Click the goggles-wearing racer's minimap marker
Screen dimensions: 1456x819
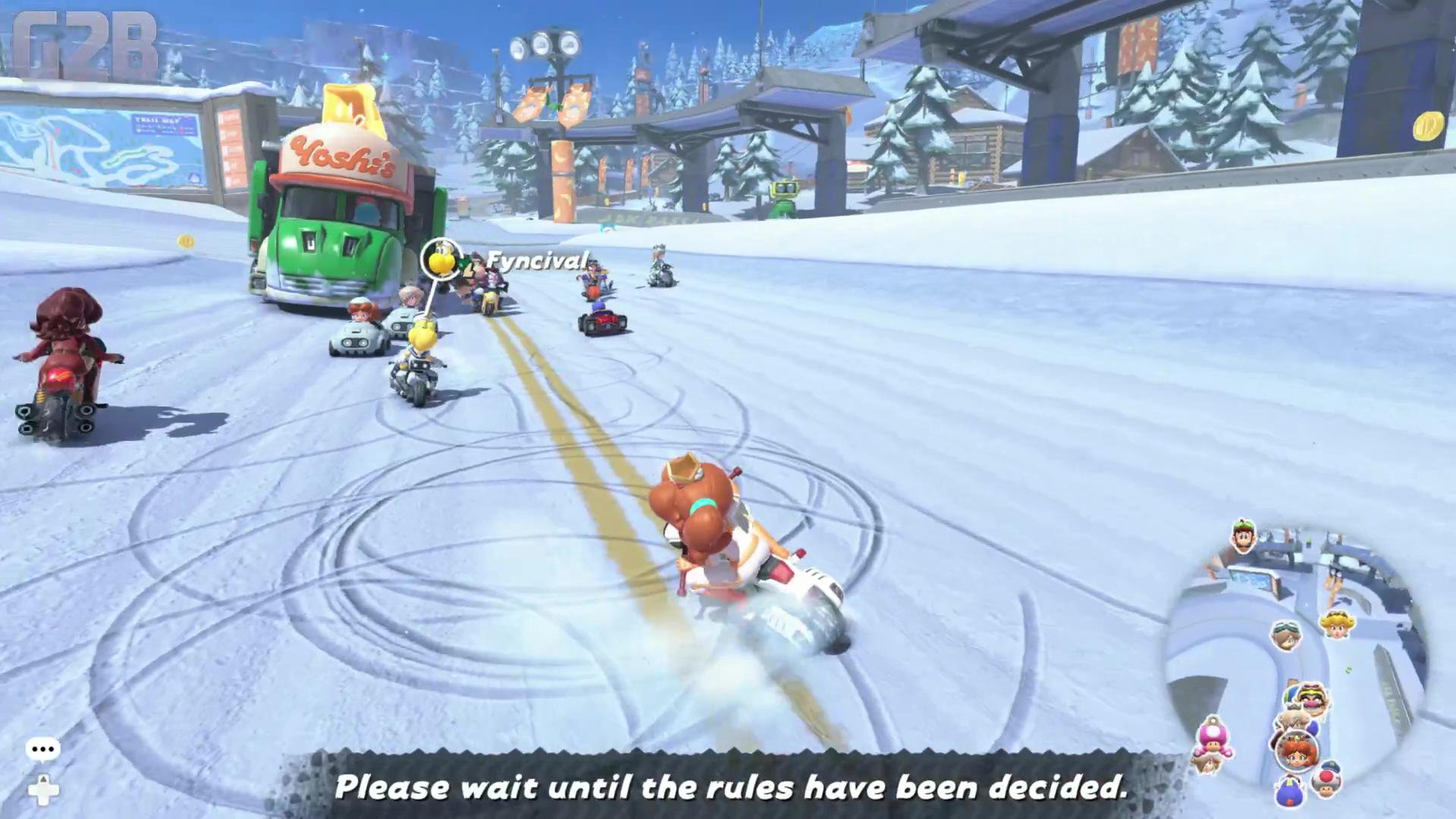coord(1286,635)
